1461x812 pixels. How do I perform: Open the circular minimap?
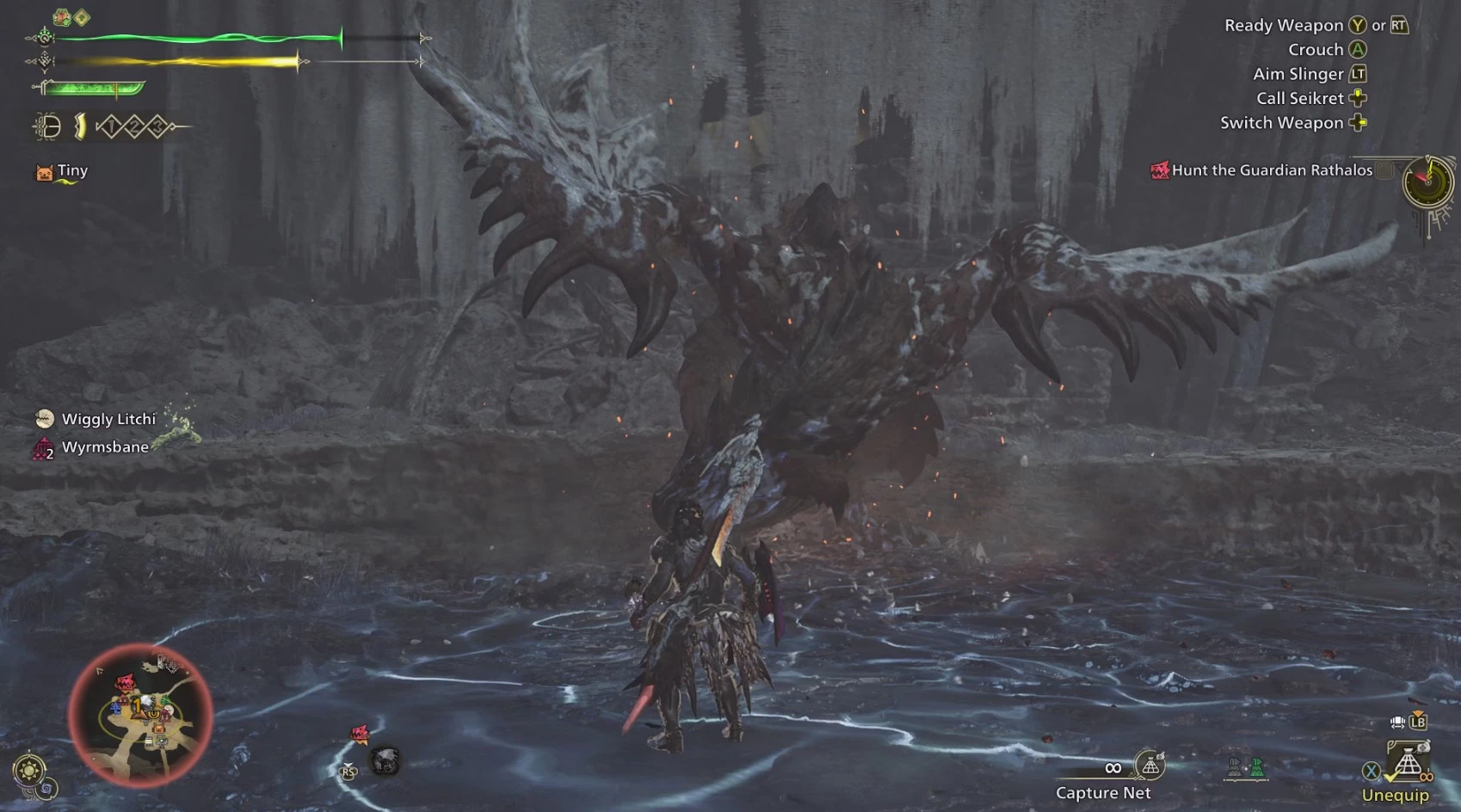(140, 715)
